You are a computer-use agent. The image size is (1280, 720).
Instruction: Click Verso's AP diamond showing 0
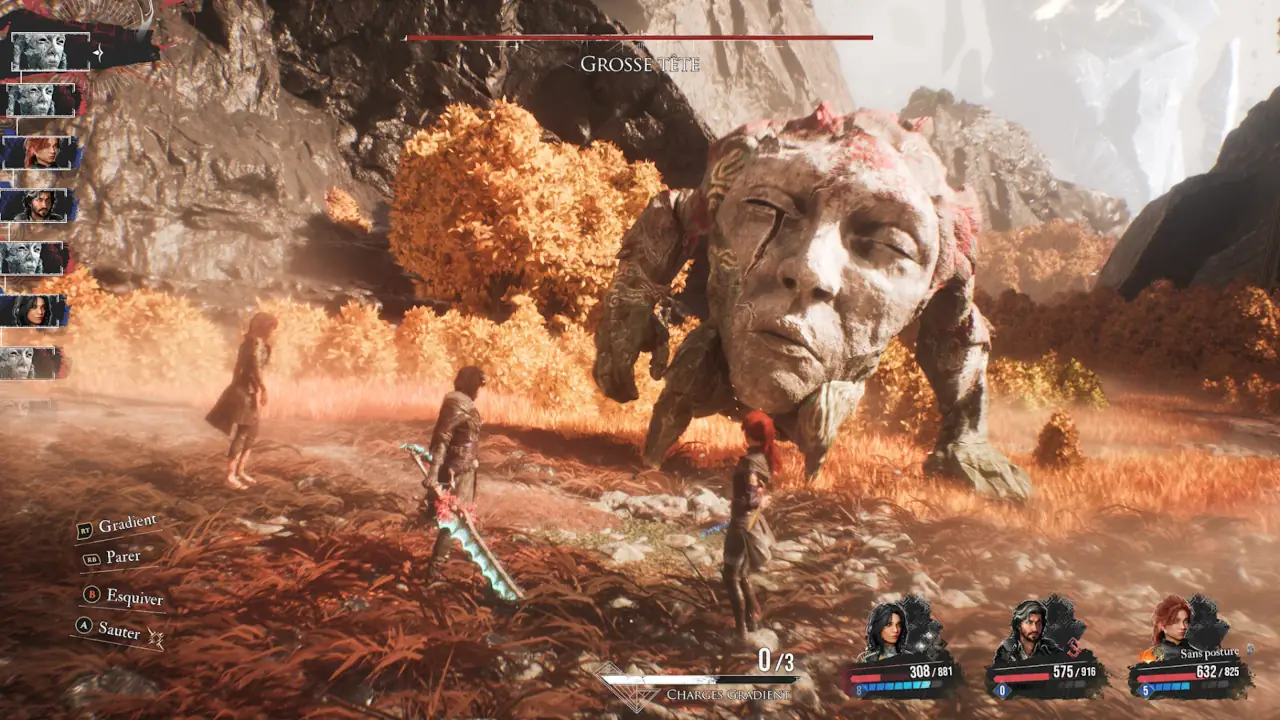click(1002, 690)
